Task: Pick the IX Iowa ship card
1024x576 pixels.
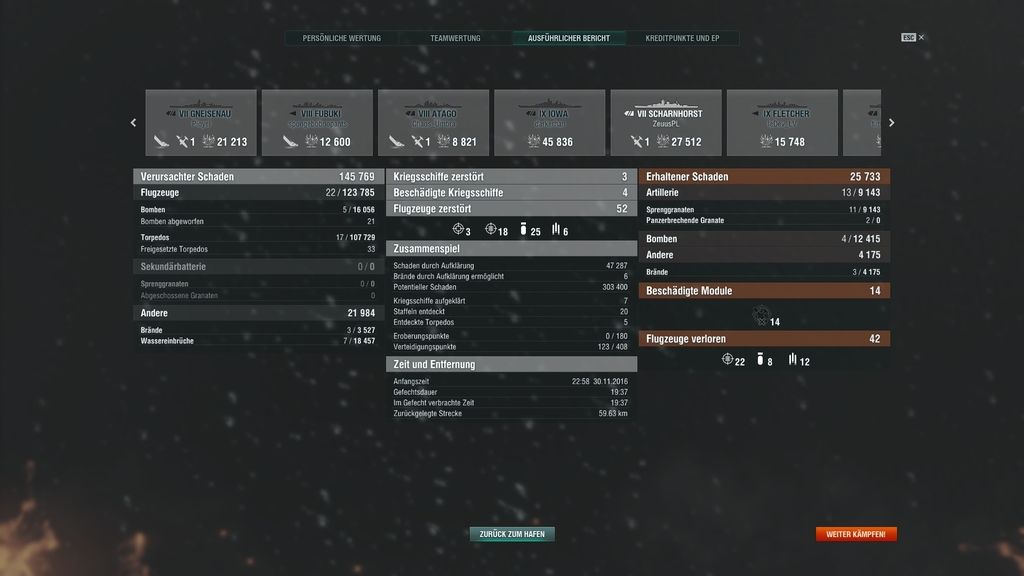Action: (x=549, y=123)
